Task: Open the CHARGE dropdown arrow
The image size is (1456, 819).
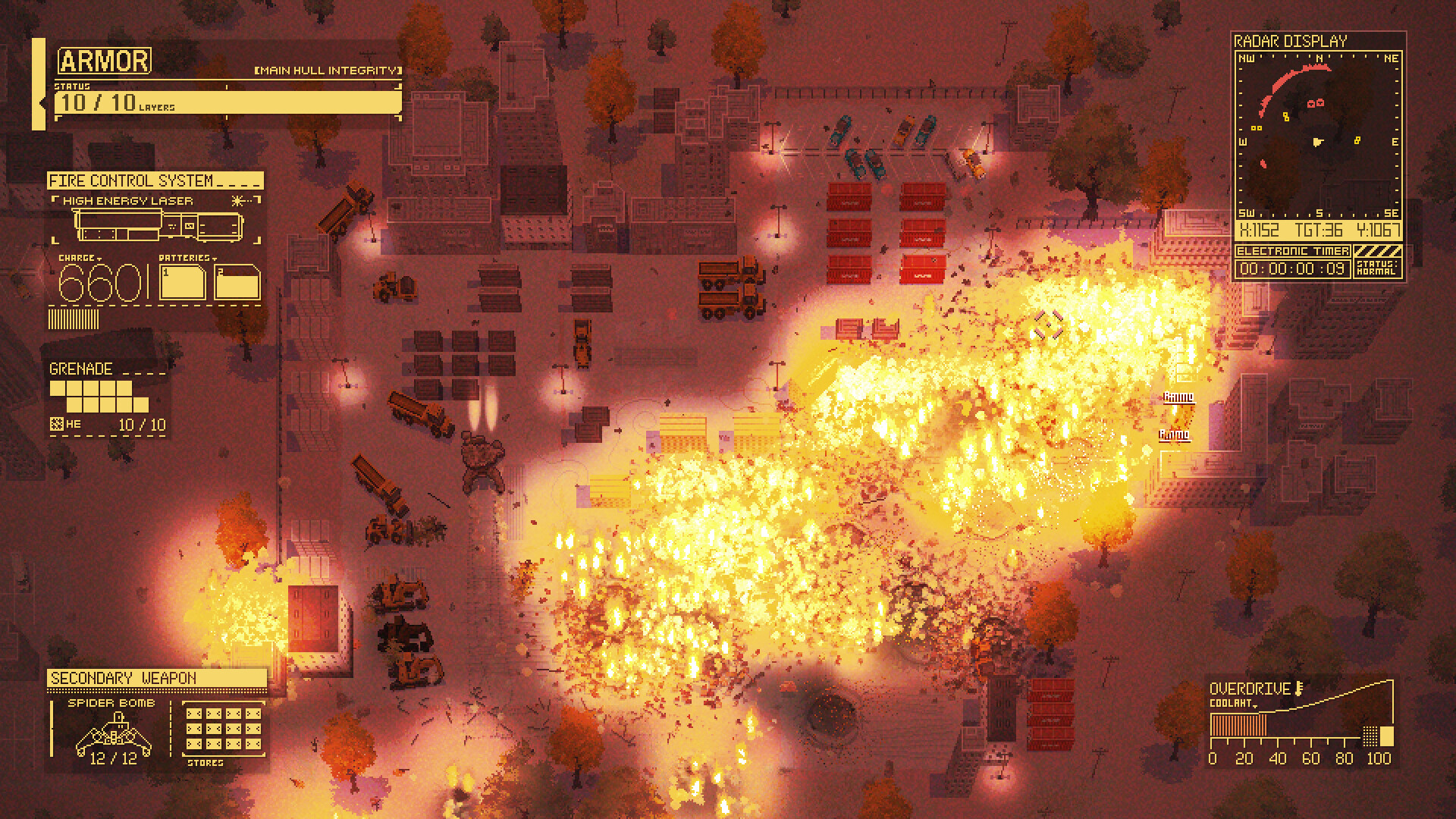Action: pos(99,259)
